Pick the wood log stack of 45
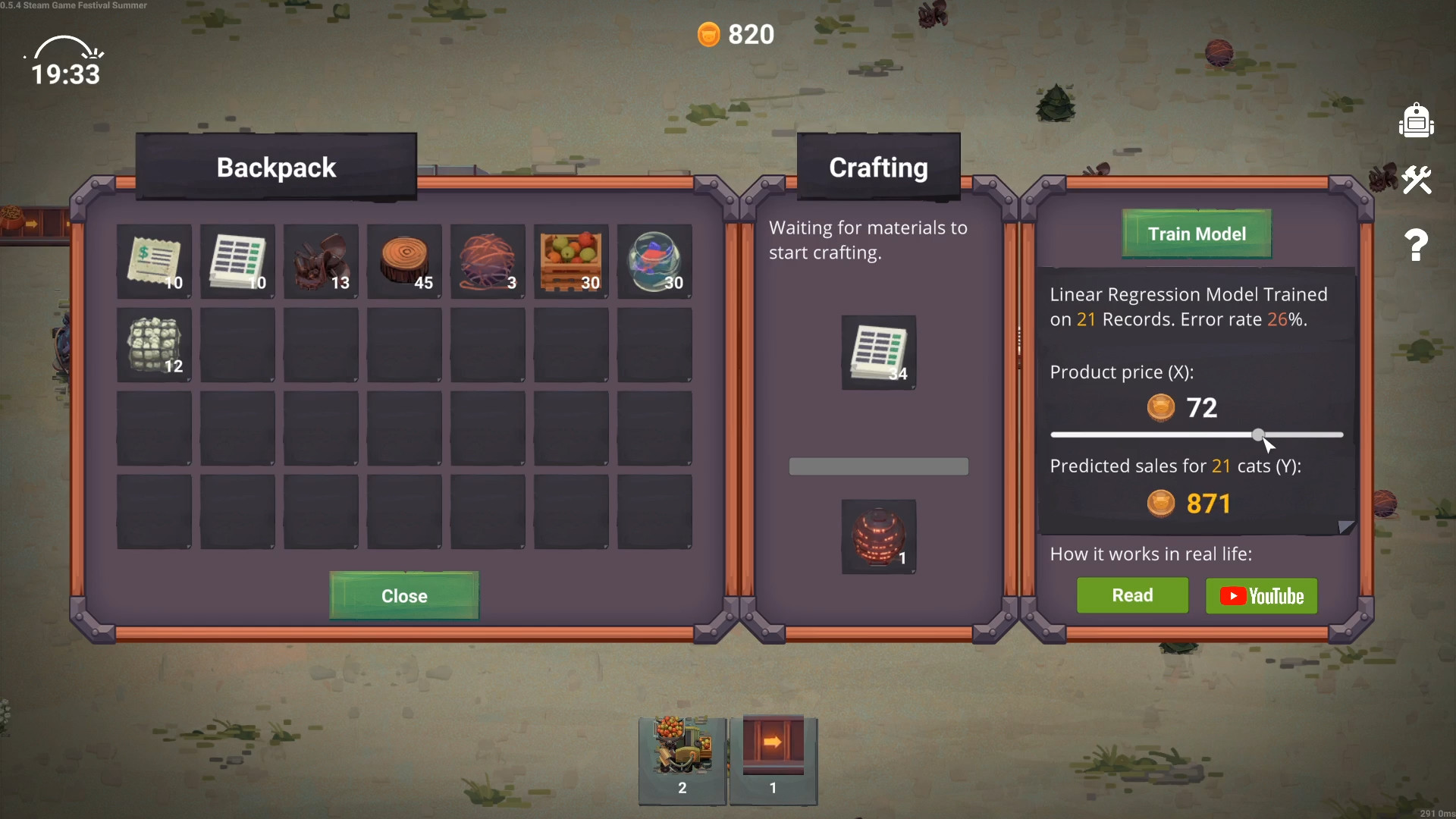The height and width of the screenshot is (819, 1456). pos(405,262)
